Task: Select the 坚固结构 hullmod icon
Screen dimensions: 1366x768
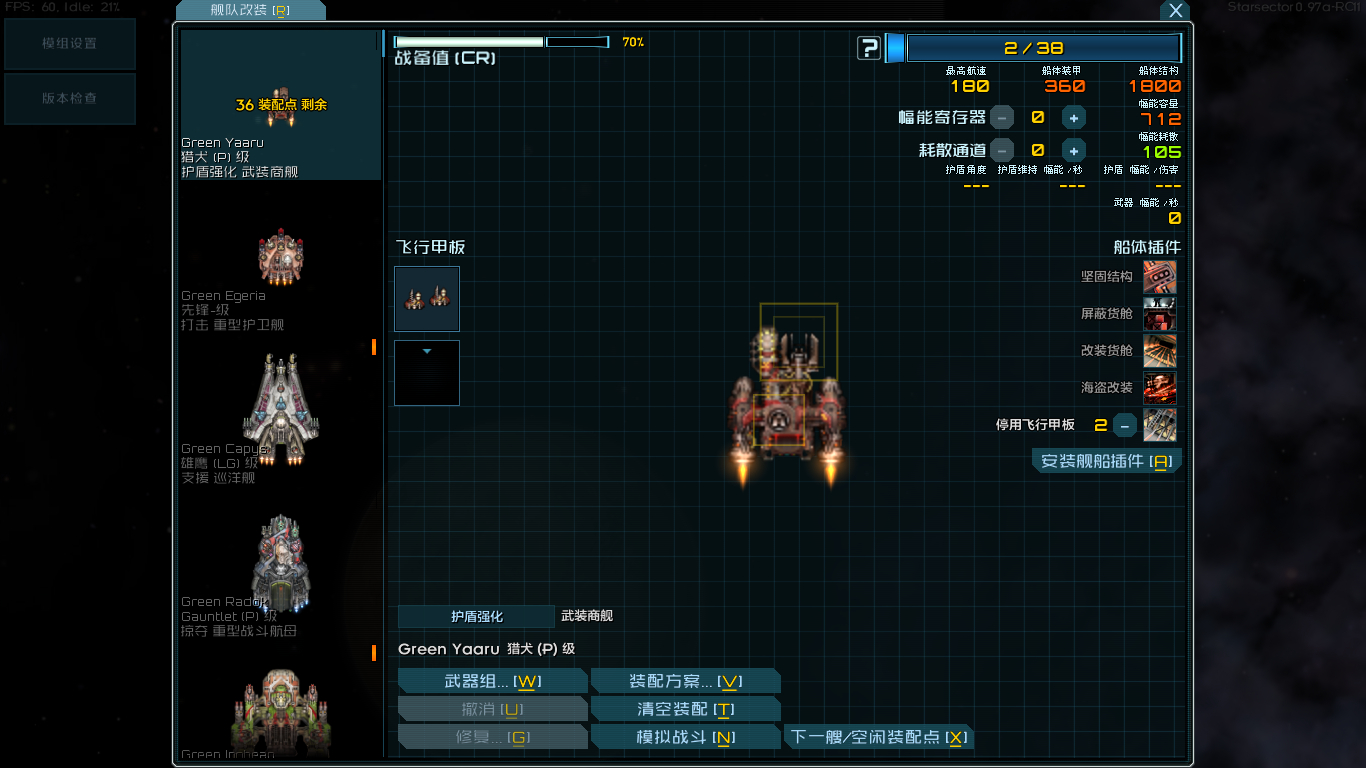Action: click(x=1160, y=276)
